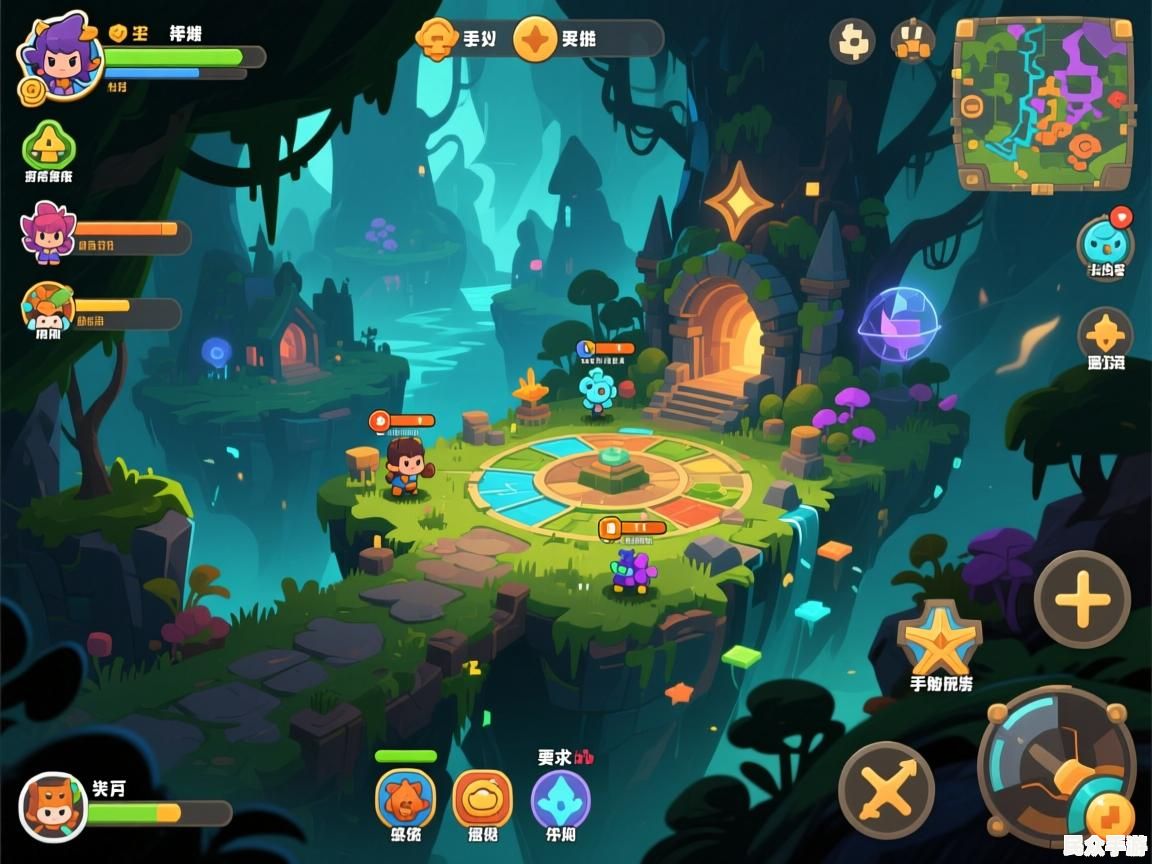Activate the gold star skill
Screen dimensions: 1152x864
(x=939, y=641)
